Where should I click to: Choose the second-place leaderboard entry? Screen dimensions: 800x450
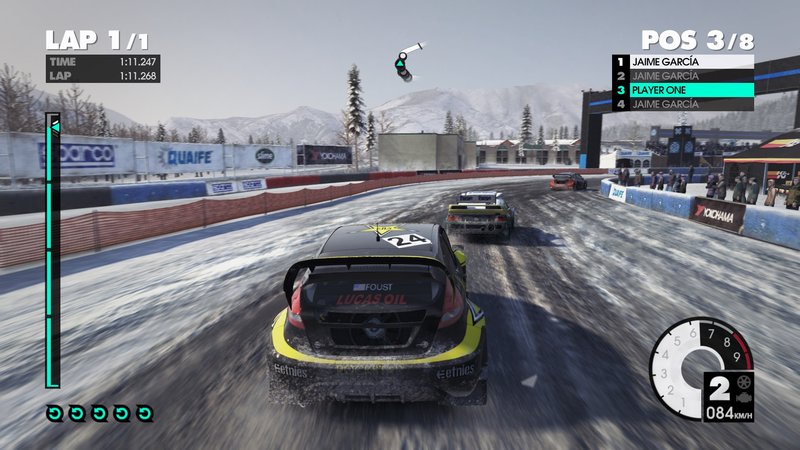[x=683, y=76]
